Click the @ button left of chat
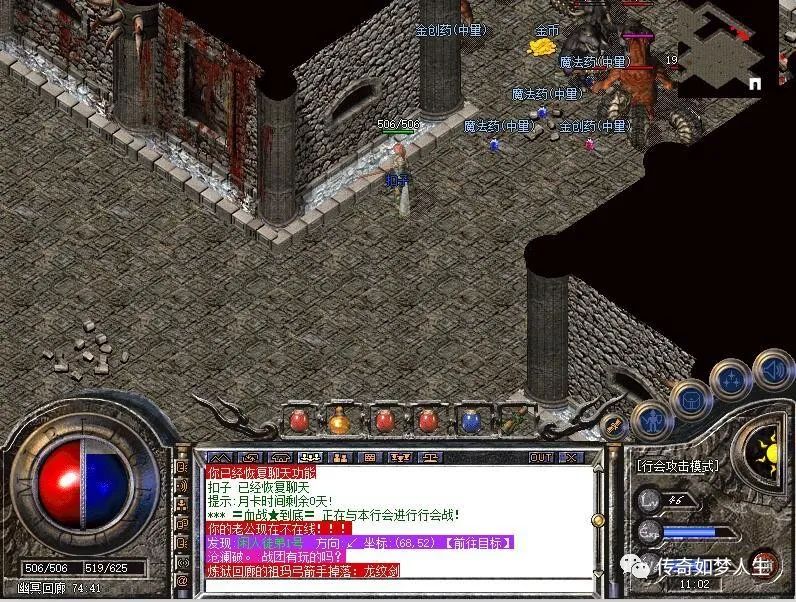The image size is (796, 602). pyautogui.click(x=183, y=581)
